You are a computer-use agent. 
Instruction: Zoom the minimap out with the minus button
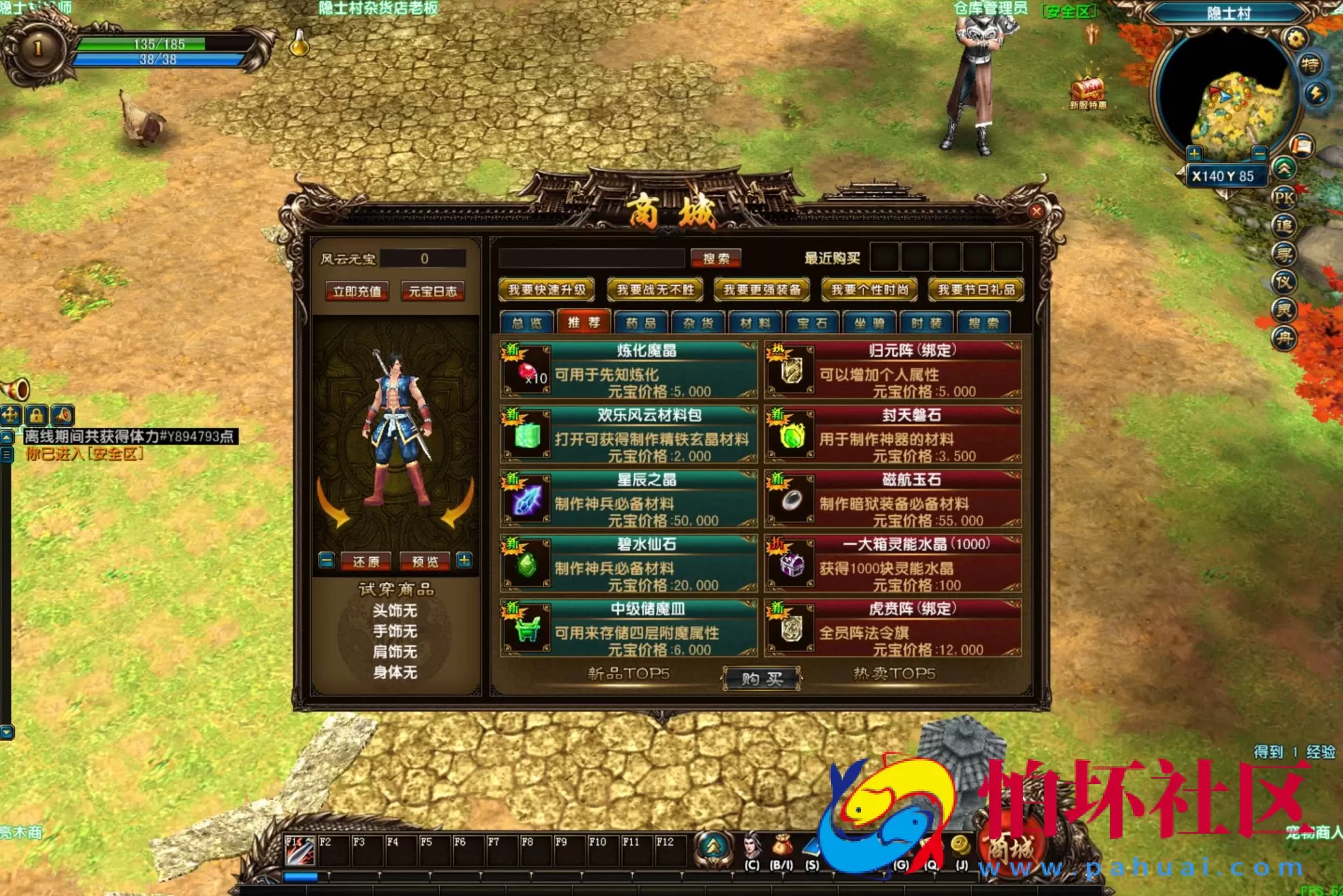(x=1260, y=153)
